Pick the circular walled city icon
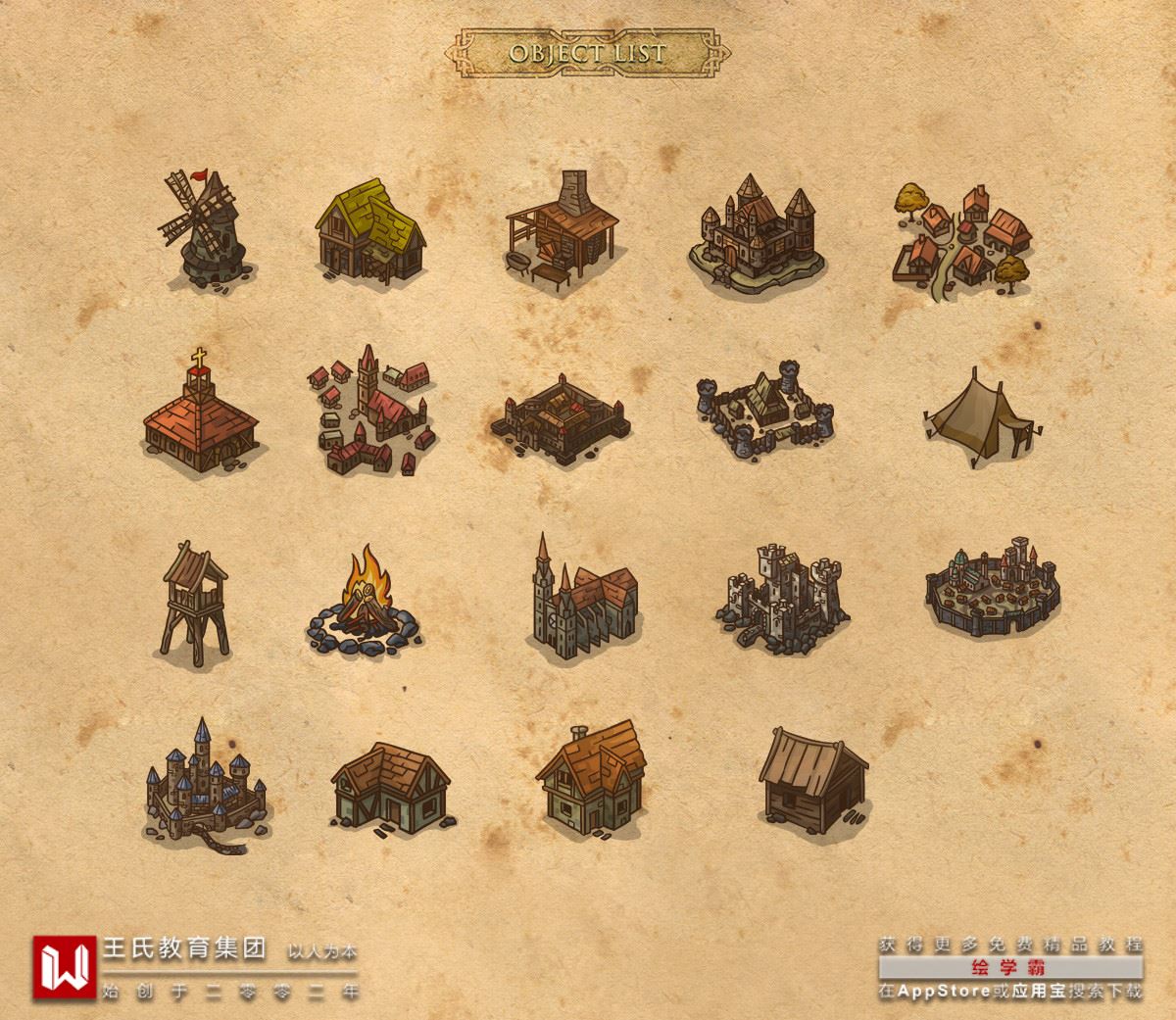The image size is (1176, 1020). [x=993, y=588]
